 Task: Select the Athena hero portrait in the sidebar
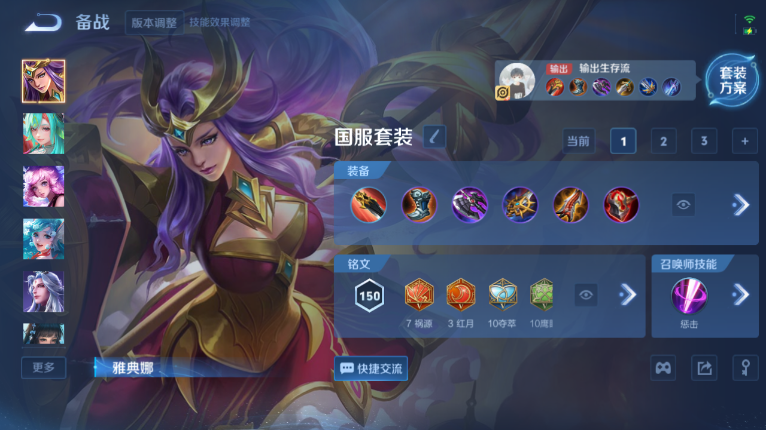point(43,80)
